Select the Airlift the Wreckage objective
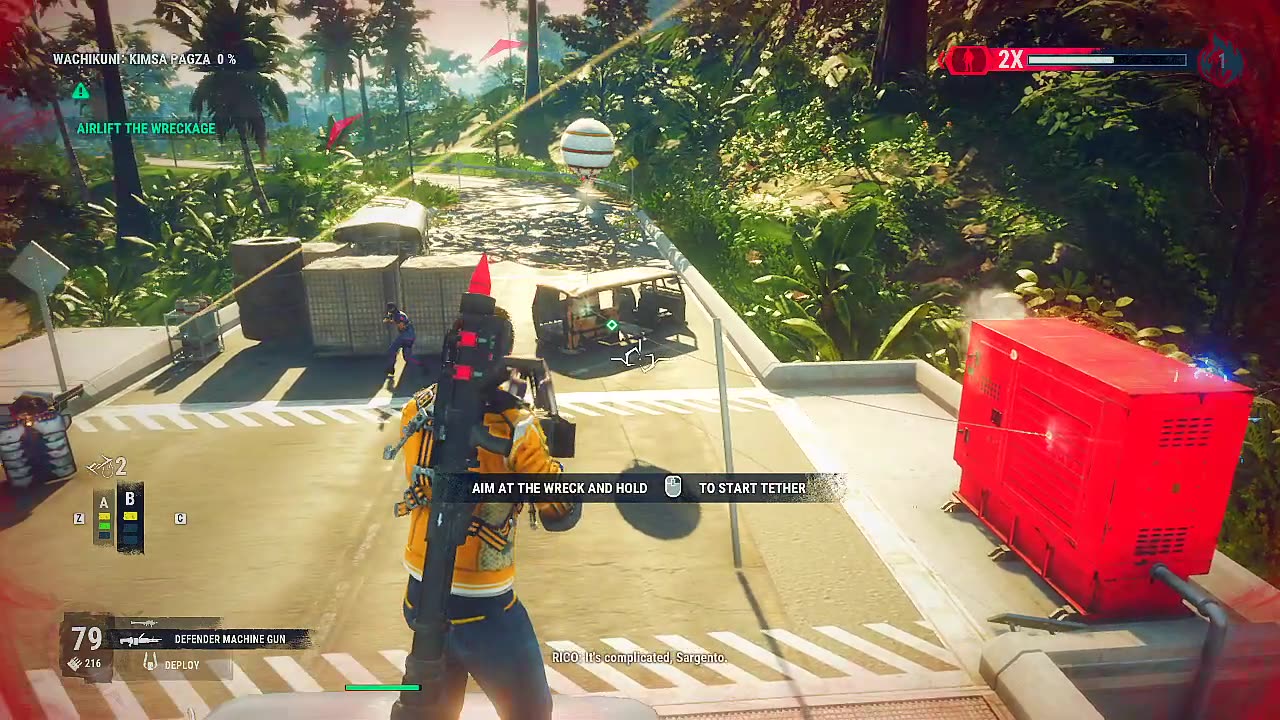This screenshot has width=1280, height=720. [x=146, y=128]
